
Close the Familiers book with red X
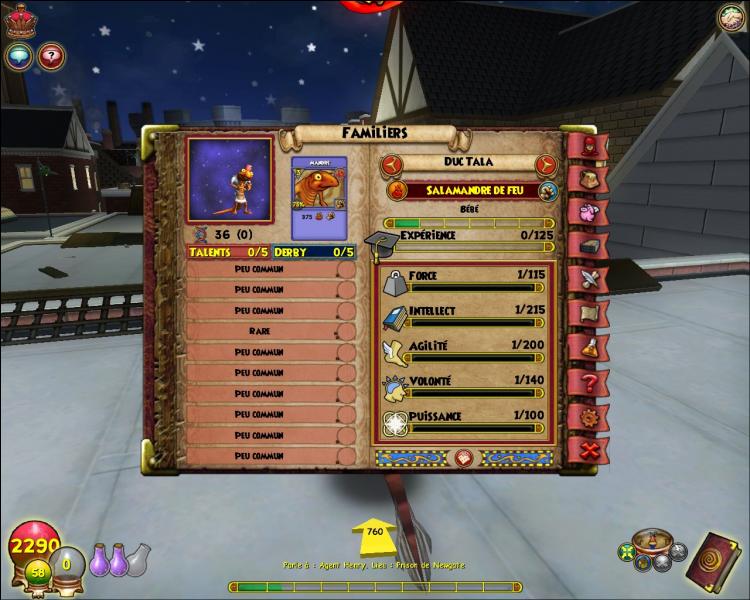(589, 450)
